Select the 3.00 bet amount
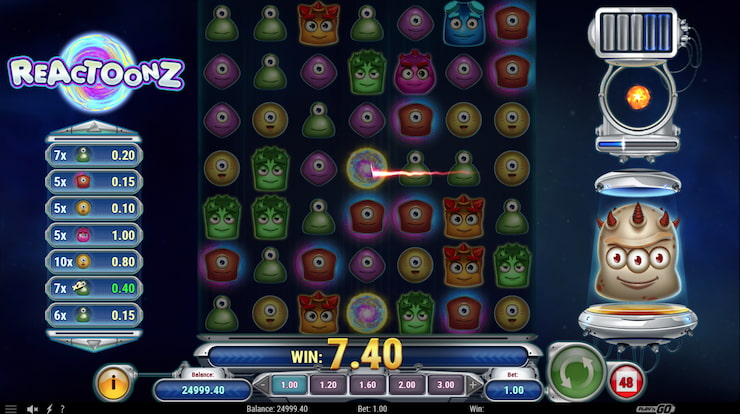The image size is (740, 414). point(444,385)
